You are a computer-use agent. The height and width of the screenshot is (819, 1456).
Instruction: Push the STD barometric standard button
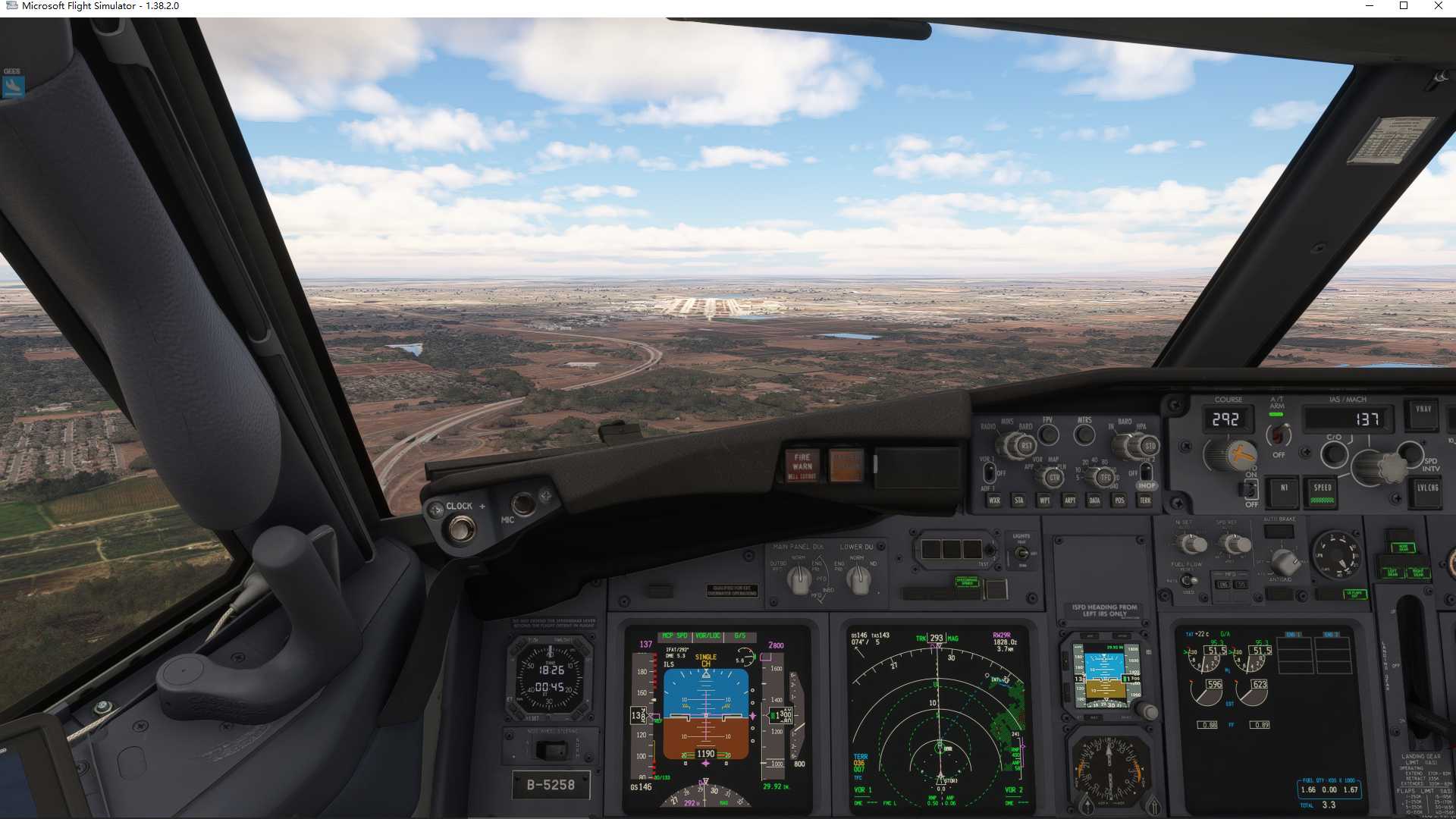[x=1151, y=446]
